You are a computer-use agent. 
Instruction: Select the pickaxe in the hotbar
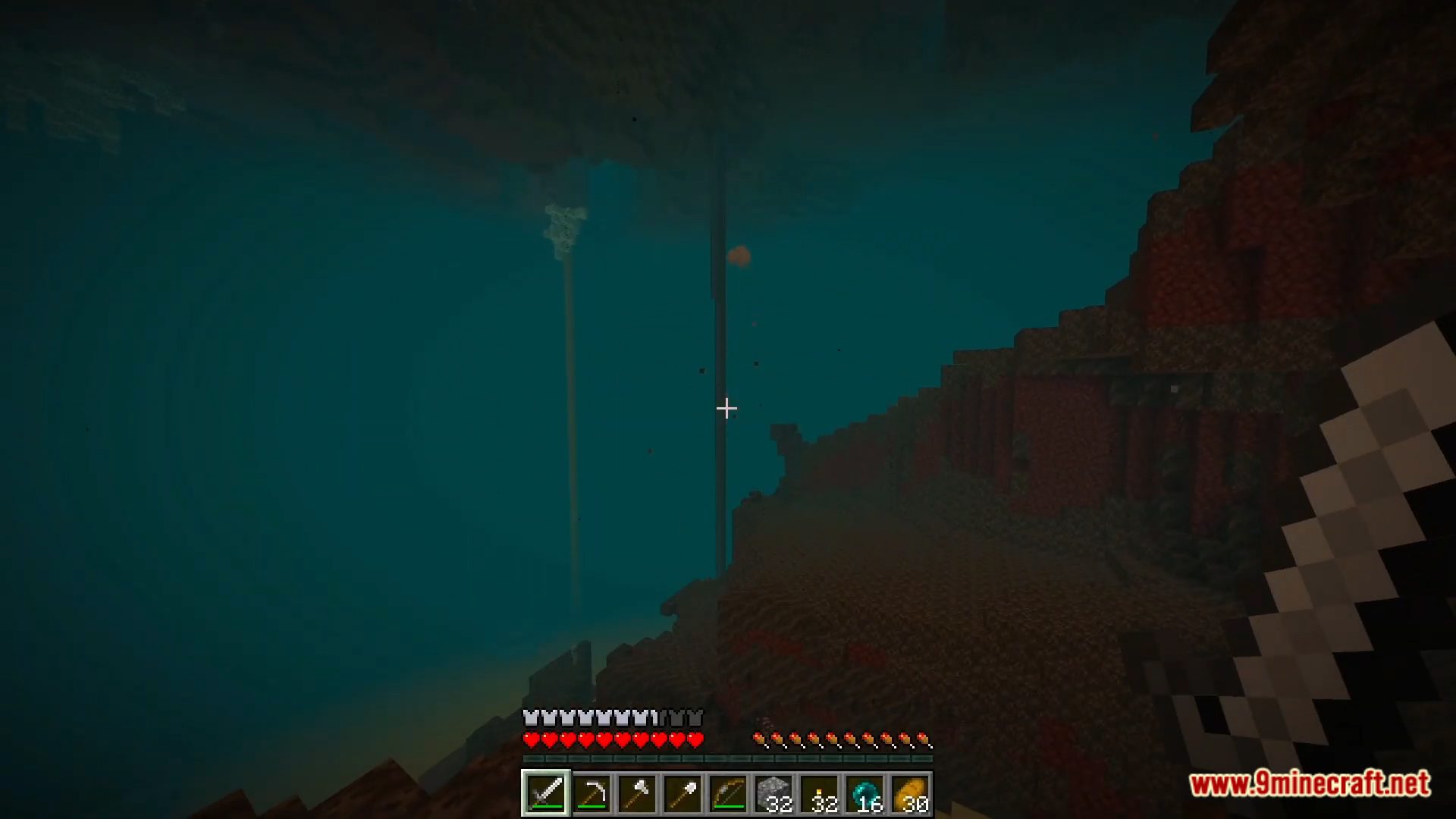[592, 792]
